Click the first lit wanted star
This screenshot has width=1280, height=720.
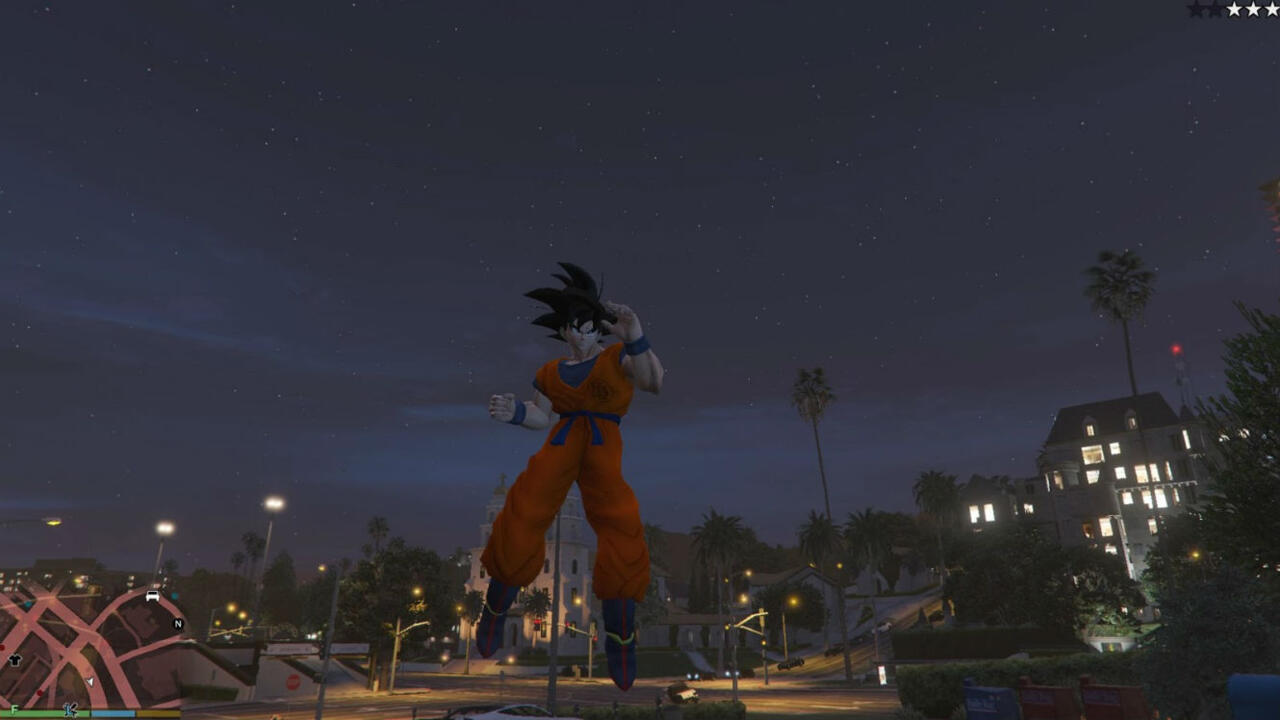[1234, 8]
